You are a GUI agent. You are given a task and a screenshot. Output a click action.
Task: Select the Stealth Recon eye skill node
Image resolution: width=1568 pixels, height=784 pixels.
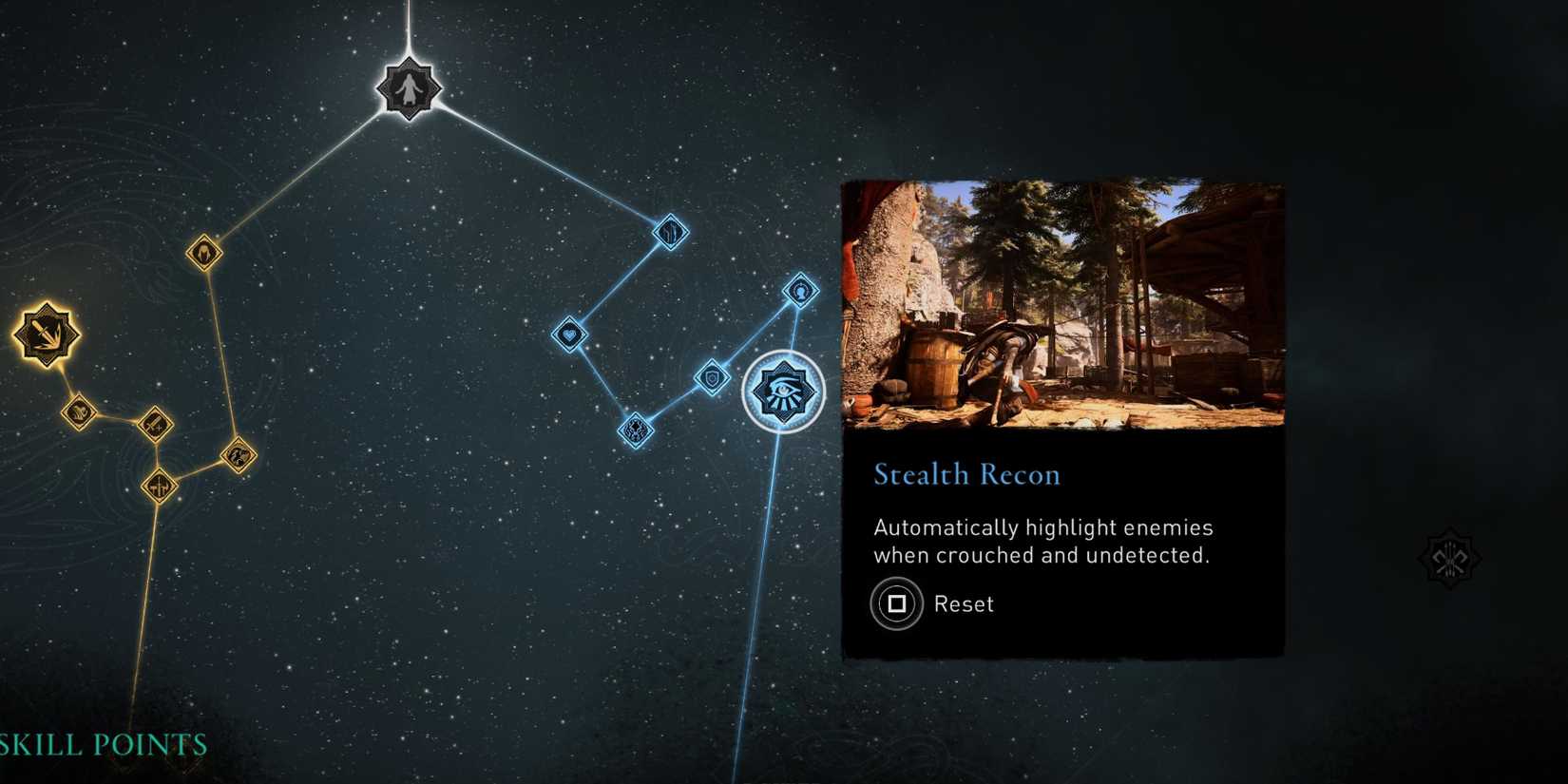tap(781, 391)
